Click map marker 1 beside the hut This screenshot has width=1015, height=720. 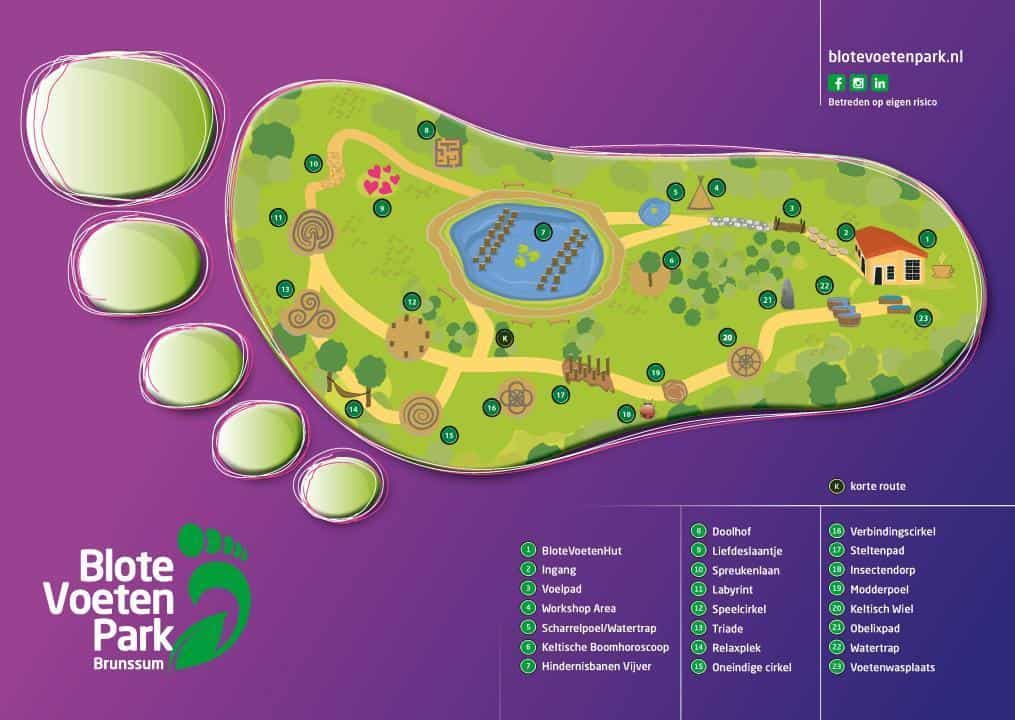(927, 238)
